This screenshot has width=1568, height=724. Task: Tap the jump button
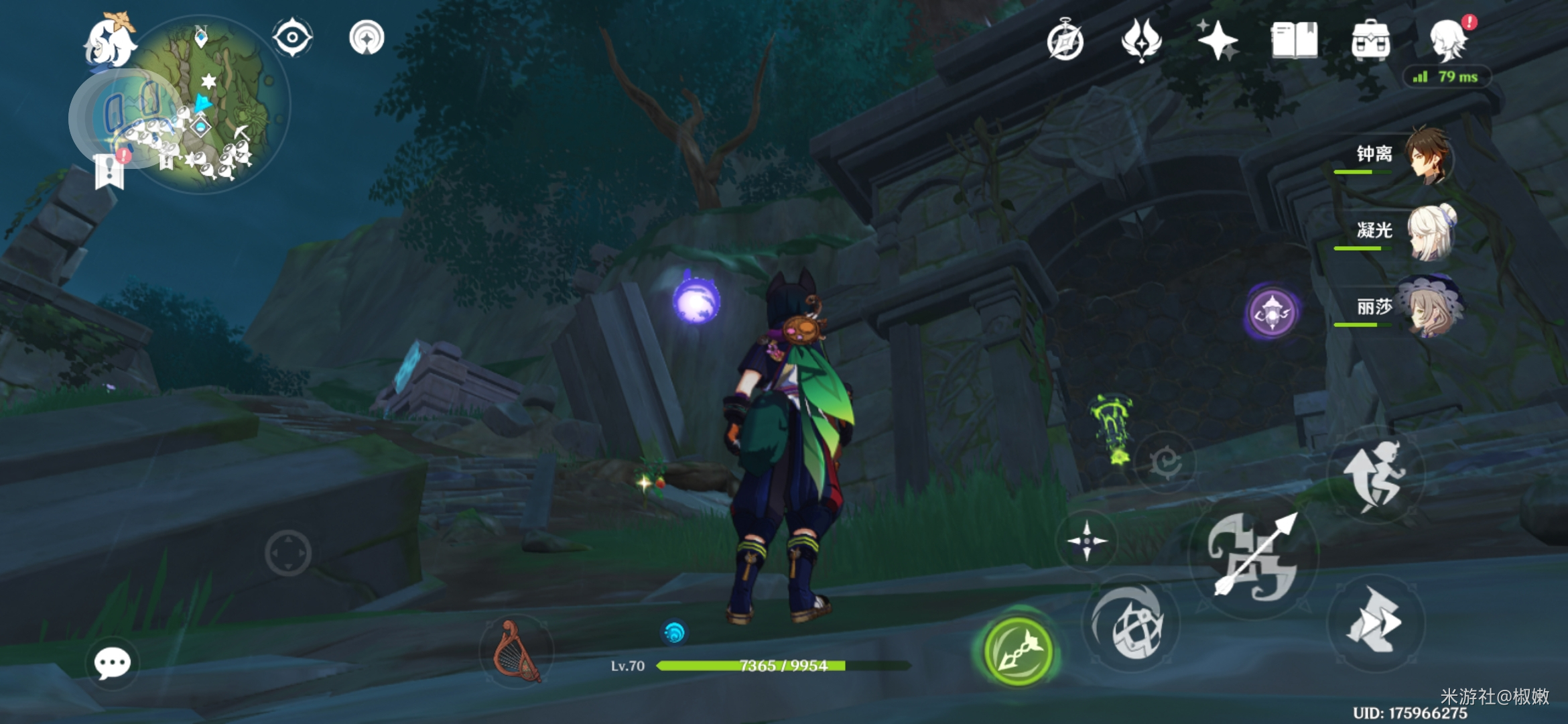coord(1374,475)
